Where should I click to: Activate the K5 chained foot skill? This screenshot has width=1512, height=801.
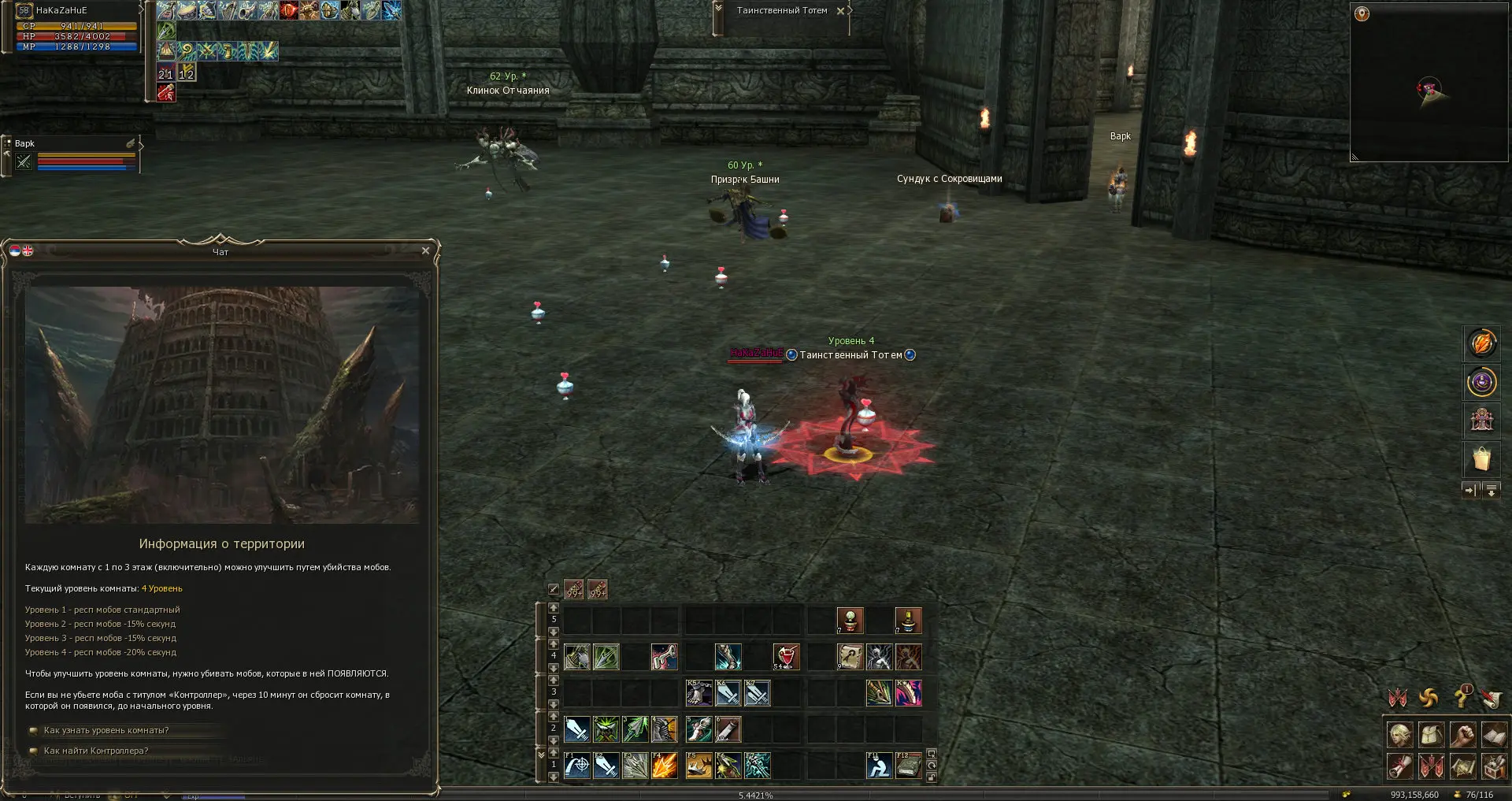[699, 693]
